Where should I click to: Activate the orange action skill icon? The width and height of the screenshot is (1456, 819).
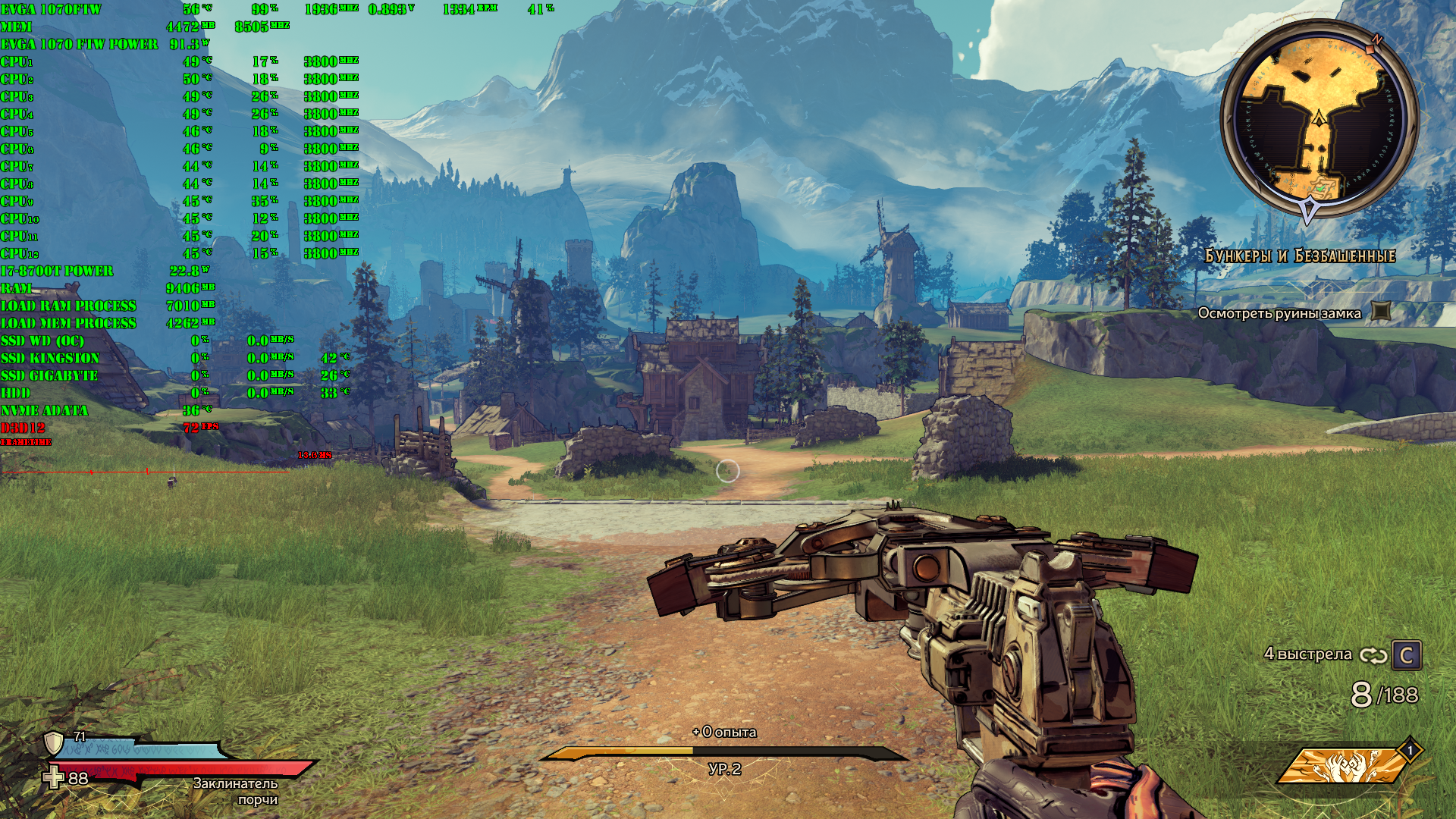click(1345, 767)
